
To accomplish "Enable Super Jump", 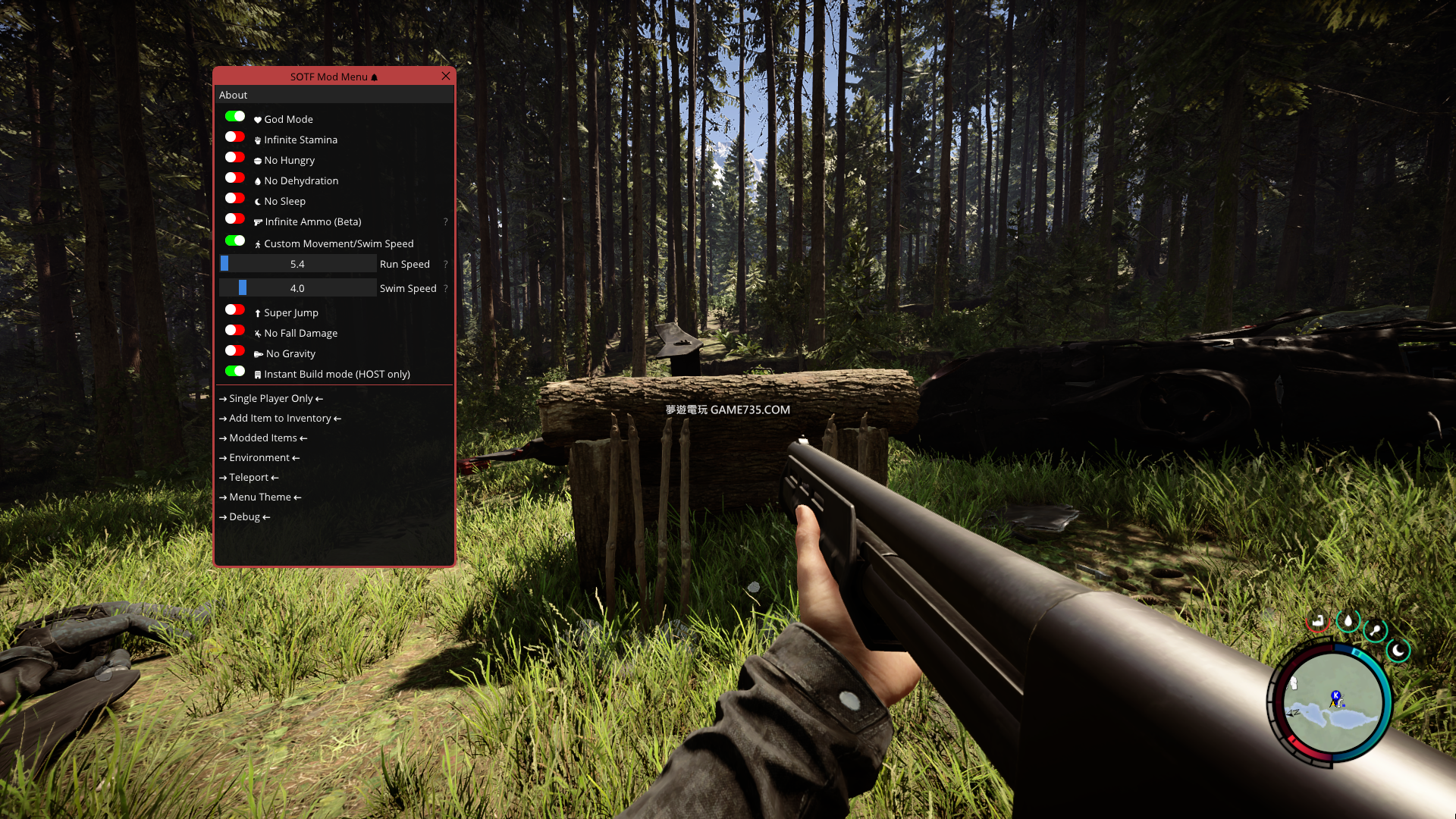I will pos(235,310).
